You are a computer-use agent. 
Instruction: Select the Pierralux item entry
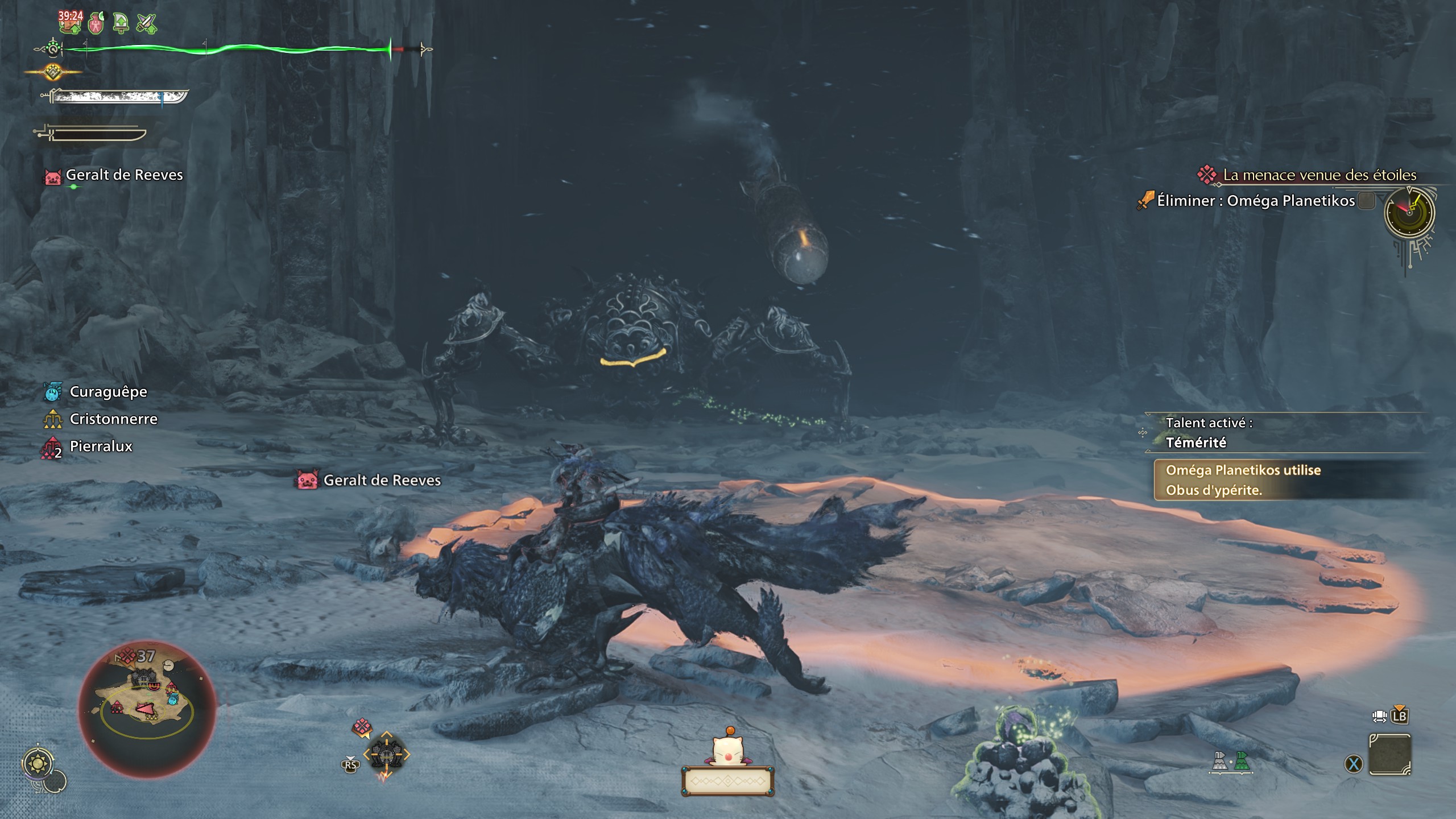(100, 446)
